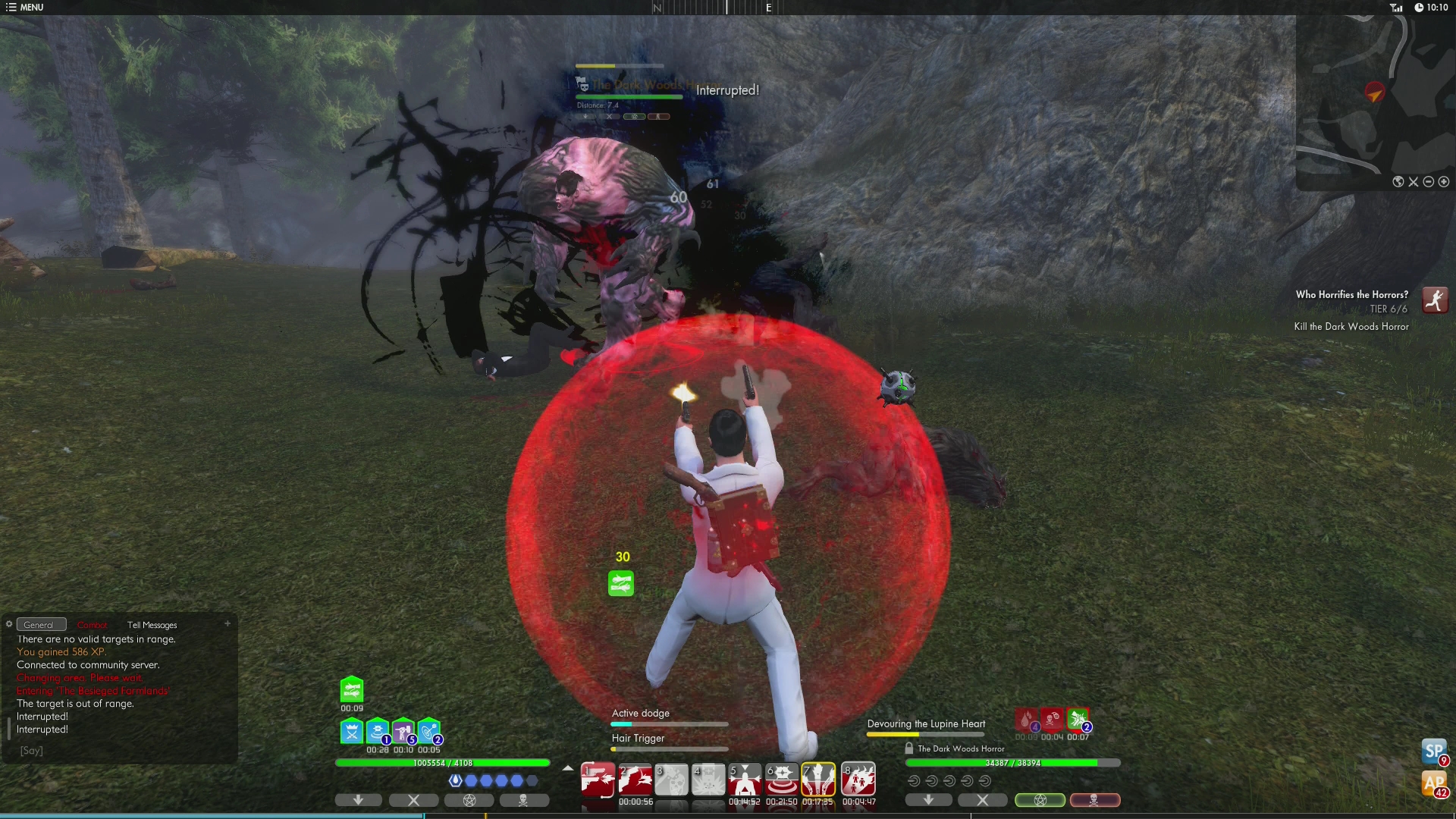Open the MENU in the top-left corner
Viewport: 1456px width, 819px height.
pyautogui.click(x=25, y=7)
